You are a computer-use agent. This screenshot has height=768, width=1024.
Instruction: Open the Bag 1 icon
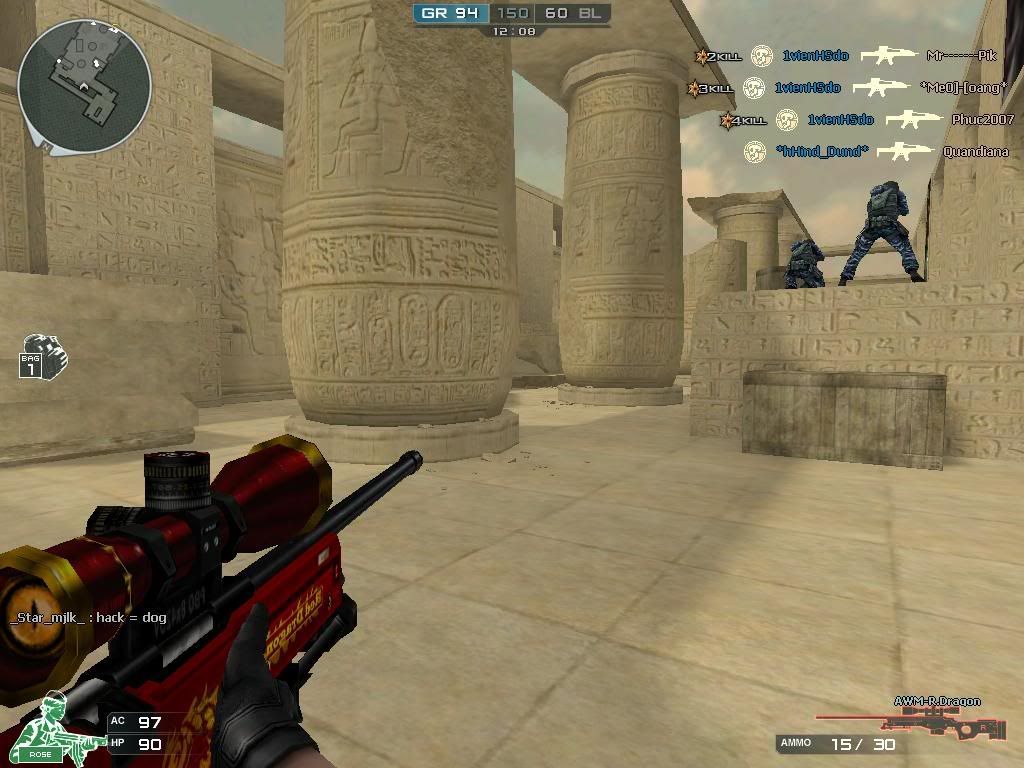[42, 356]
